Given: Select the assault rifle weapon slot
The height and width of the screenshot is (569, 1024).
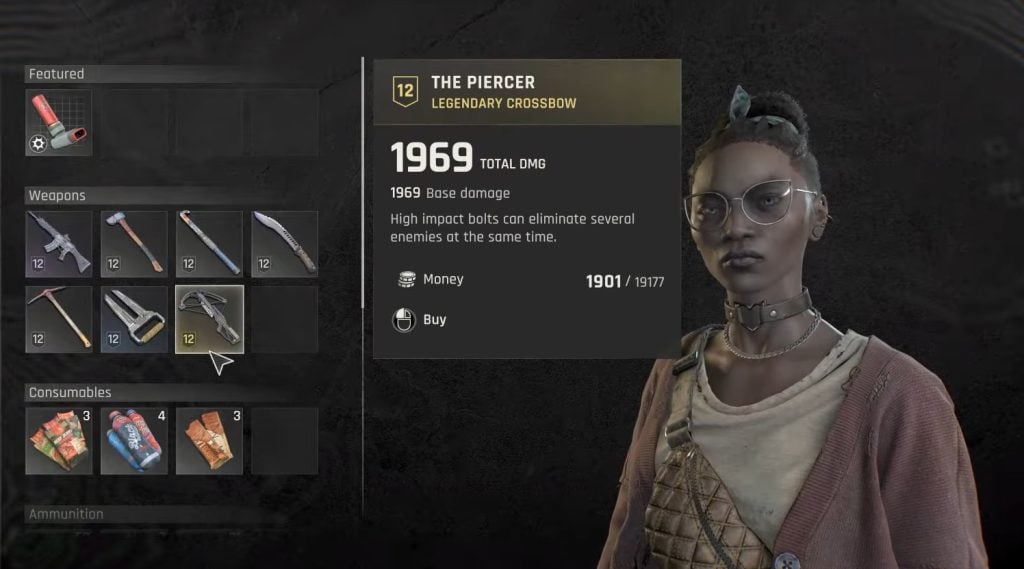Looking at the screenshot, I should point(58,243).
